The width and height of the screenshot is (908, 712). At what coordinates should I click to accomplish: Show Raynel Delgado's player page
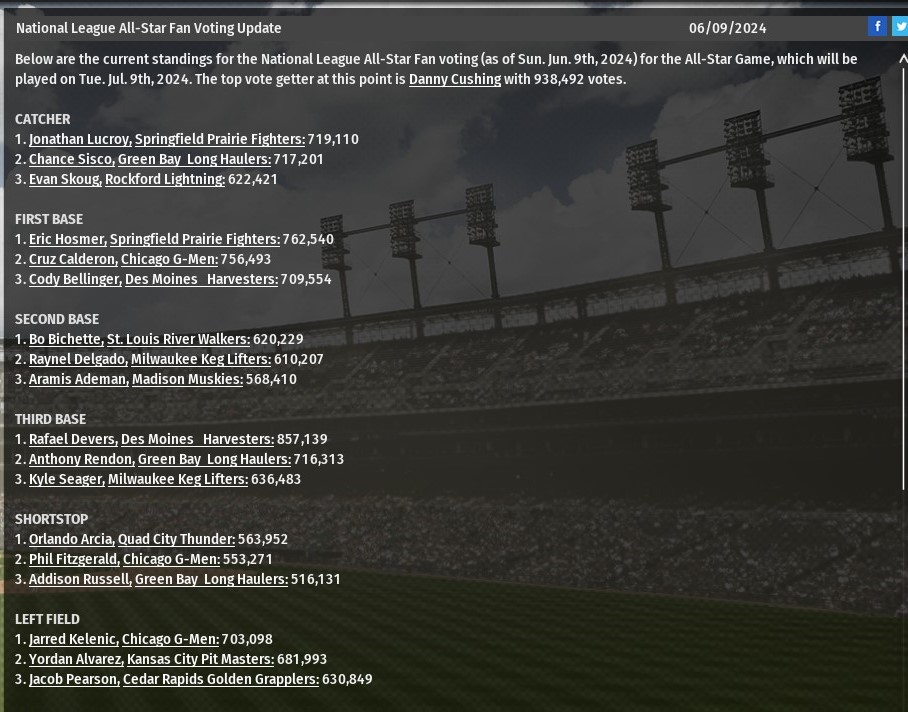tap(77, 359)
